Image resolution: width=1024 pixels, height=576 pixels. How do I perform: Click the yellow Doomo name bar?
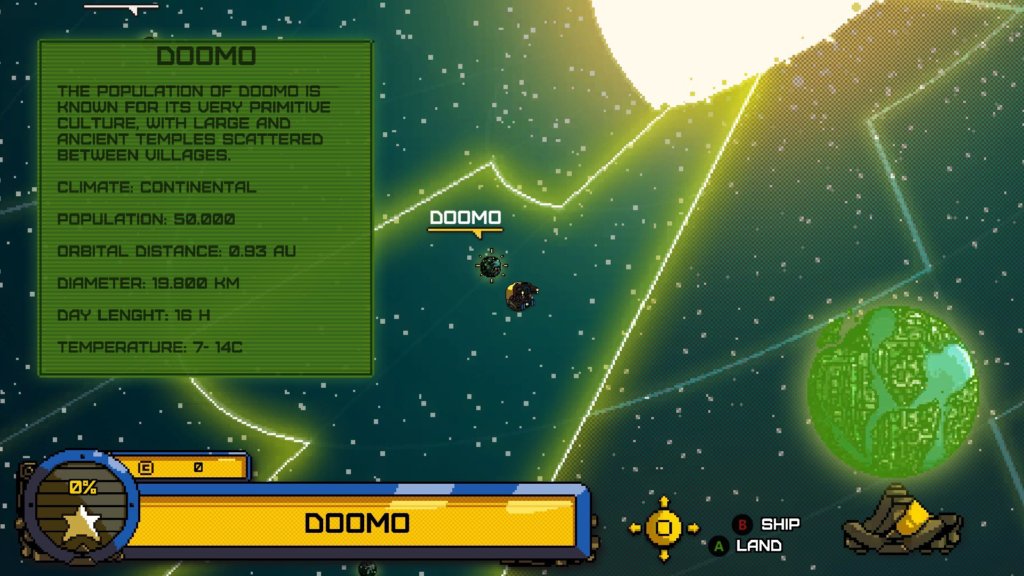(357, 523)
